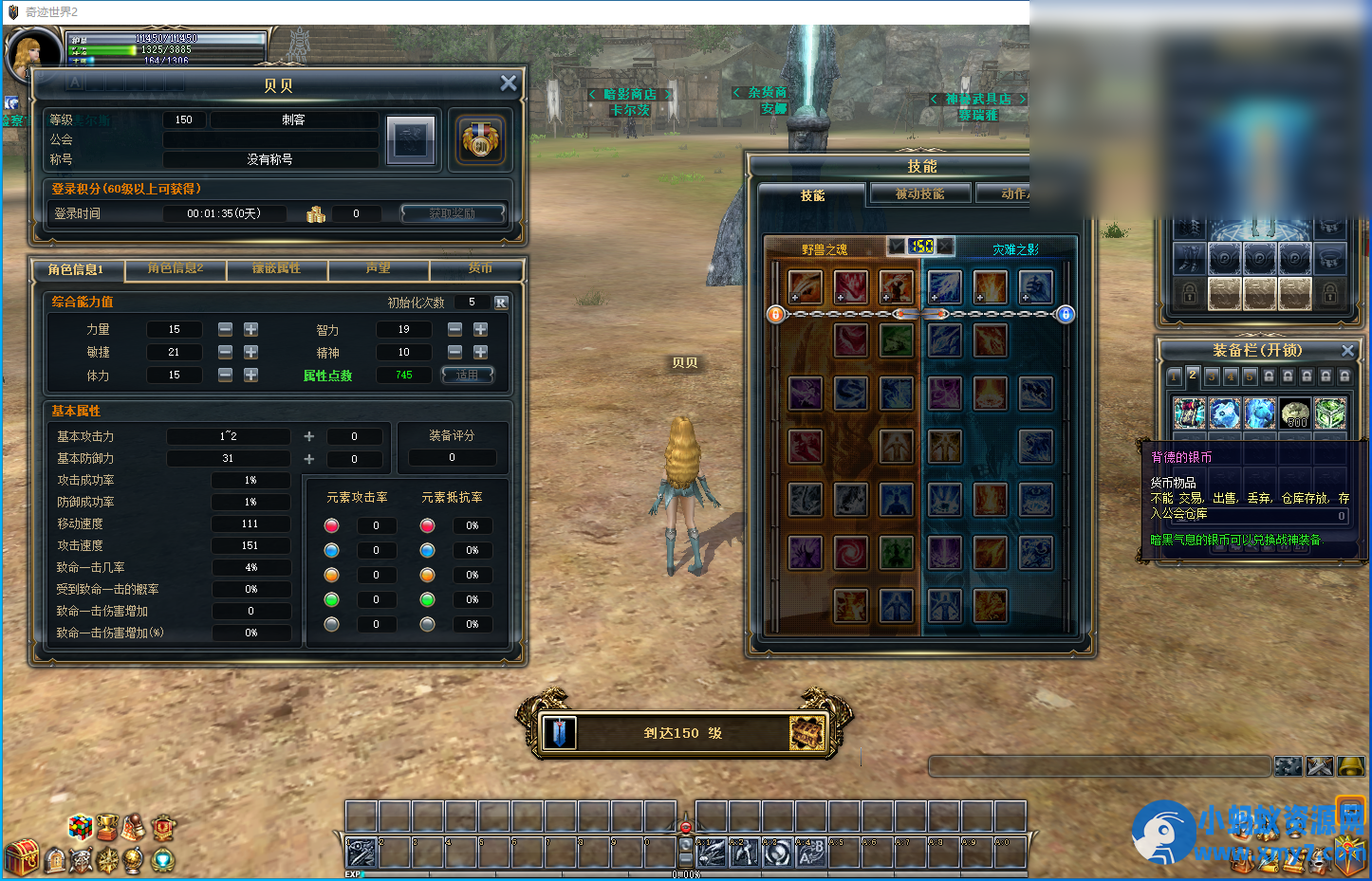Reset attributes with the R button
This screenshot has width=1372, height=881.
pos(501,303)
